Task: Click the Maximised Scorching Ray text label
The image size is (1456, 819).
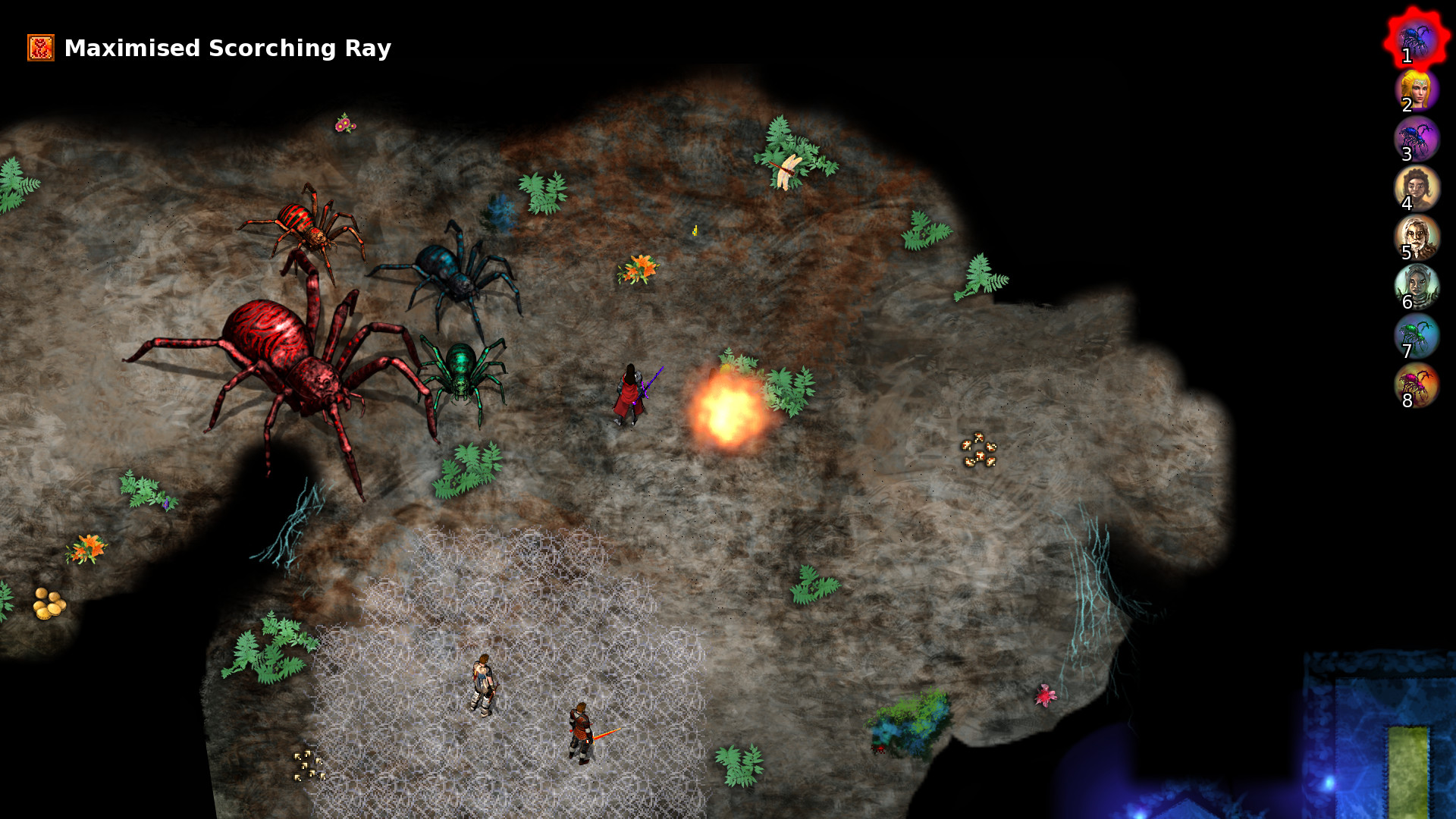Action: 227,48
